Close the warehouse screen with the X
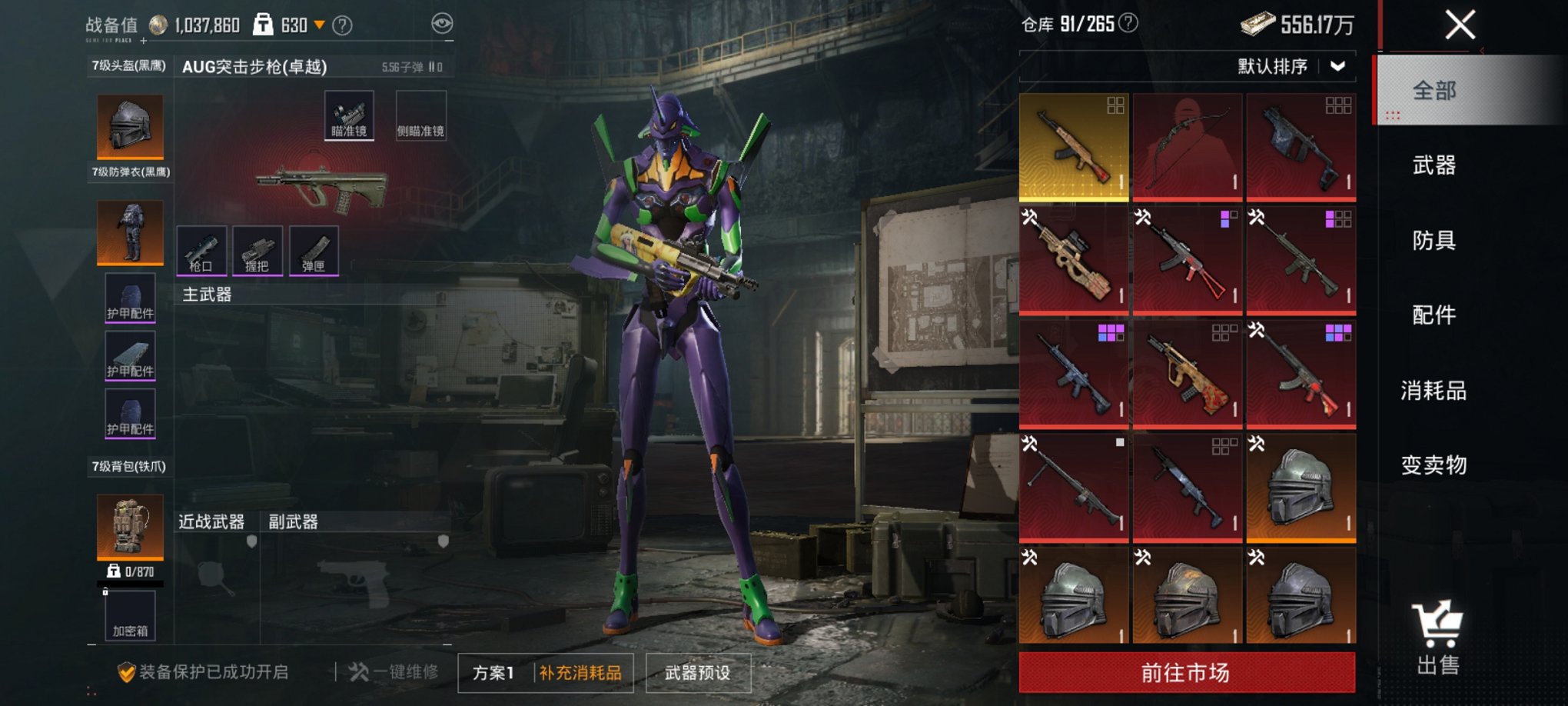1568x706 pixels. 1459,25
